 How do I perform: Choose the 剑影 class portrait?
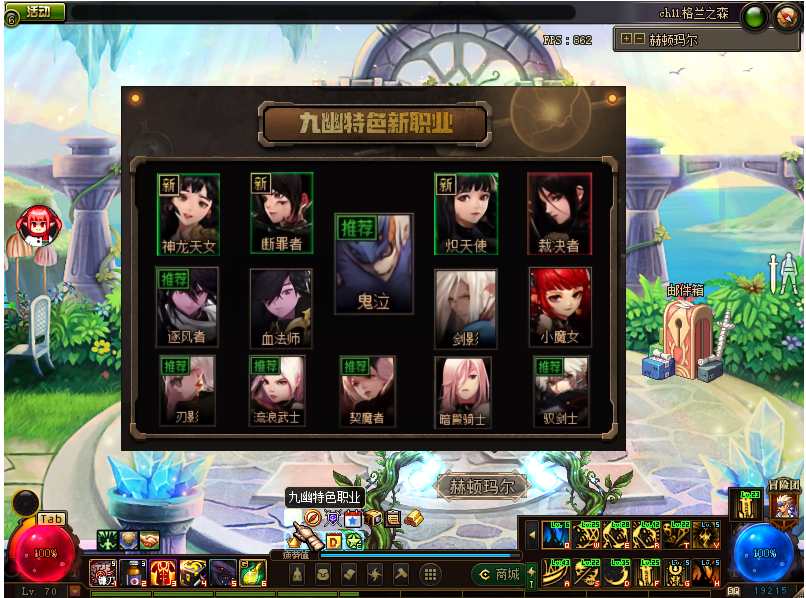[465, 305]
